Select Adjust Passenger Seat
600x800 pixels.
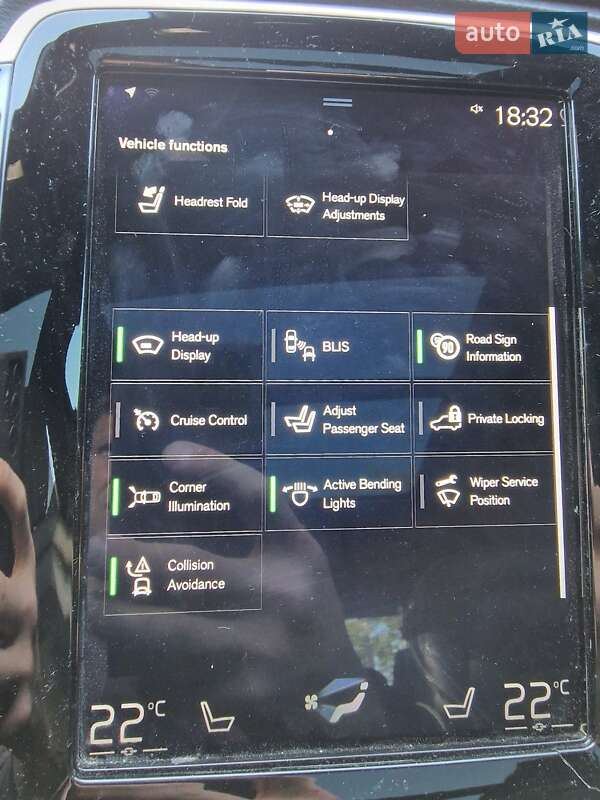[x=338, y=419]
